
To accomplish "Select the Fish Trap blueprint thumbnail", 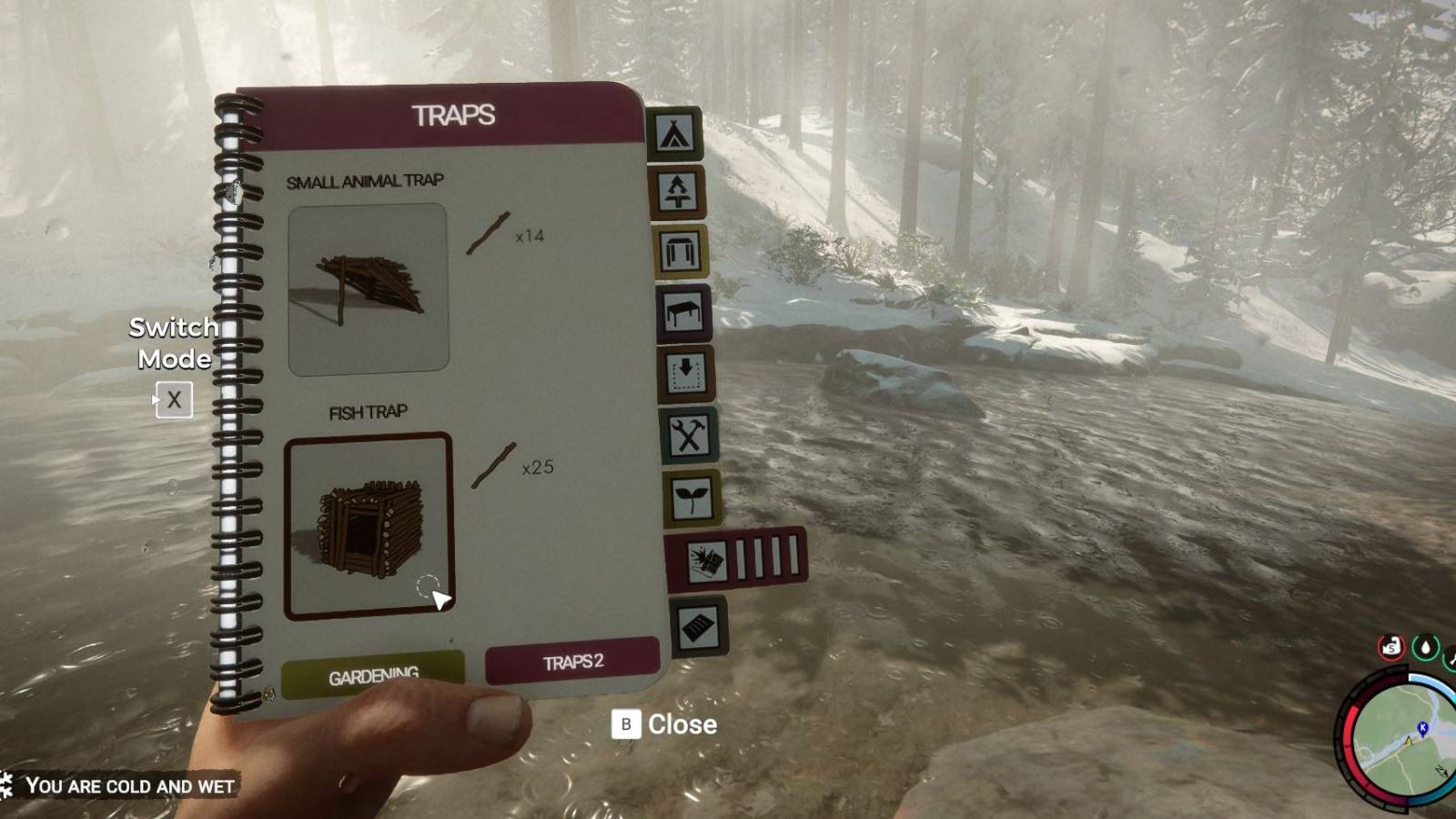I will pyautogui.click(x=369, y=528).
